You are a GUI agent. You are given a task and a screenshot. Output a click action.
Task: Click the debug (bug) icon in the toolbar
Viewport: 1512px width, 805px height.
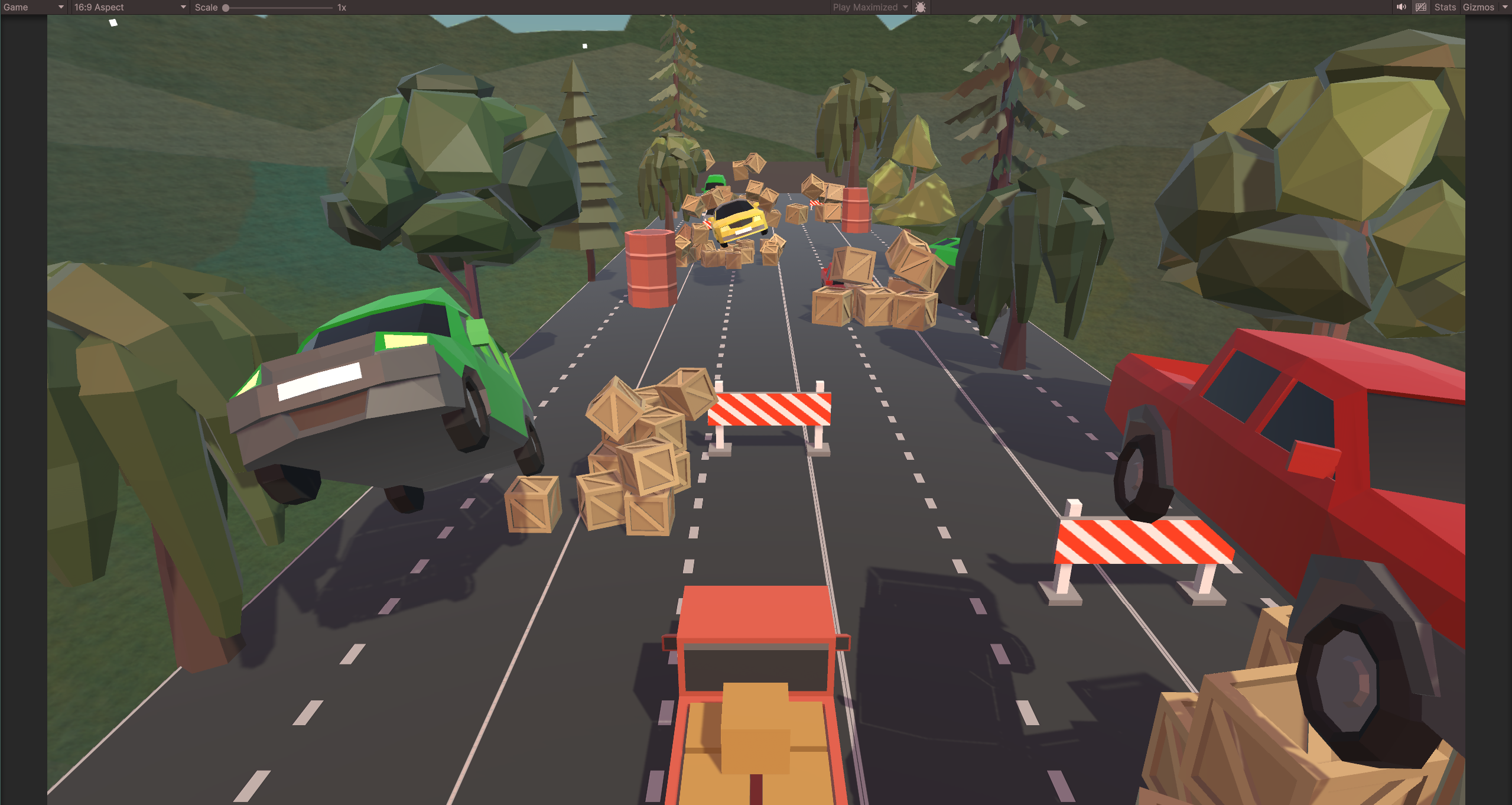[920, 7]
